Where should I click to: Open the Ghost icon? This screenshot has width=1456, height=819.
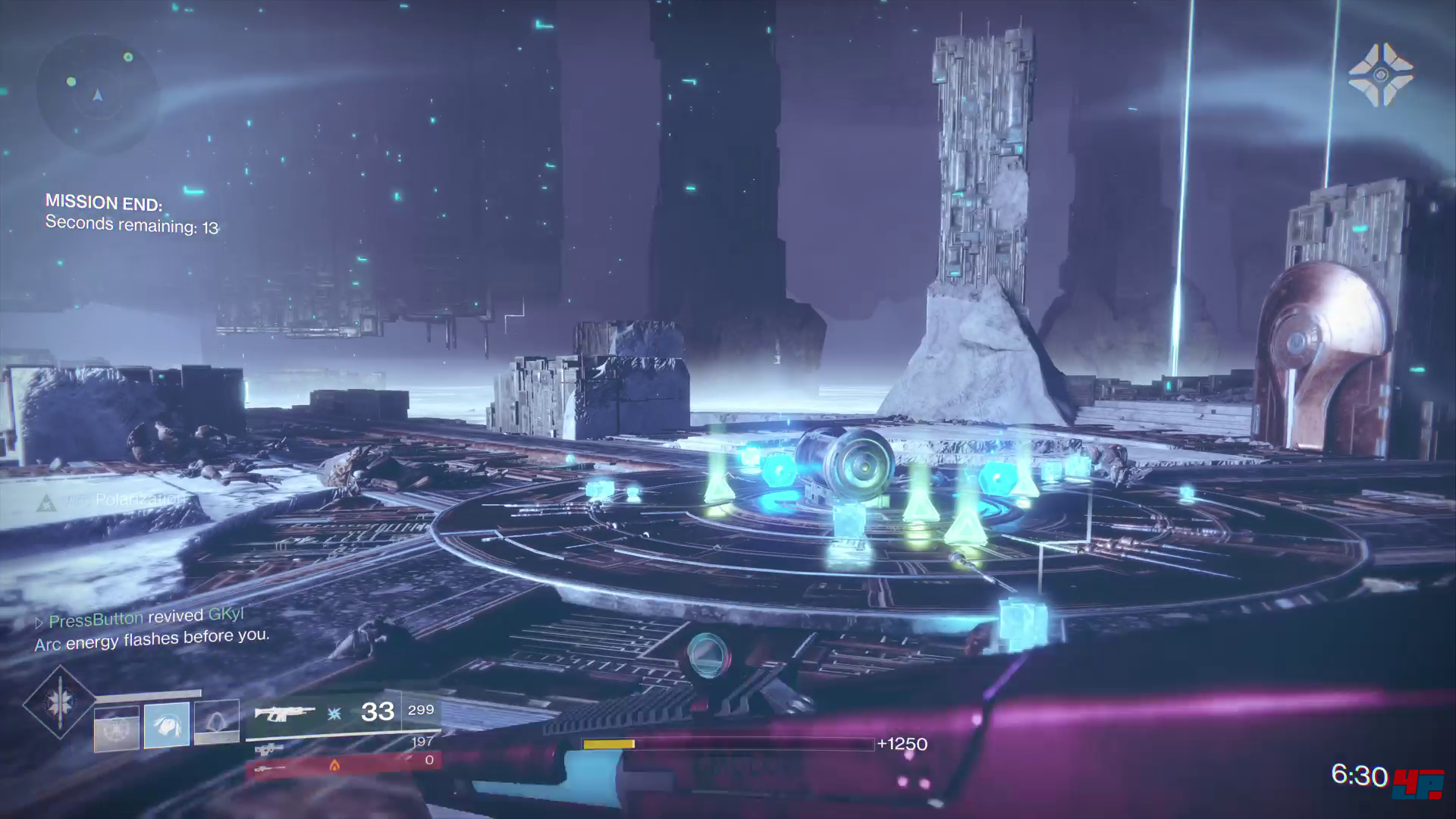[x=1380, y=74]
